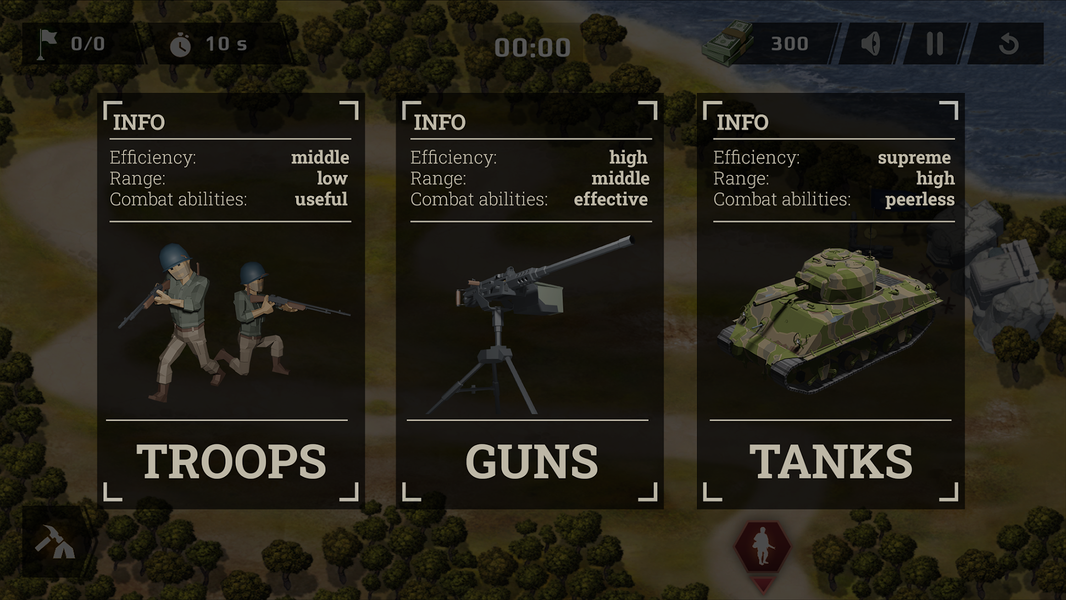Choose the TROOPS unit card
1066x600 pixels.
231,300
